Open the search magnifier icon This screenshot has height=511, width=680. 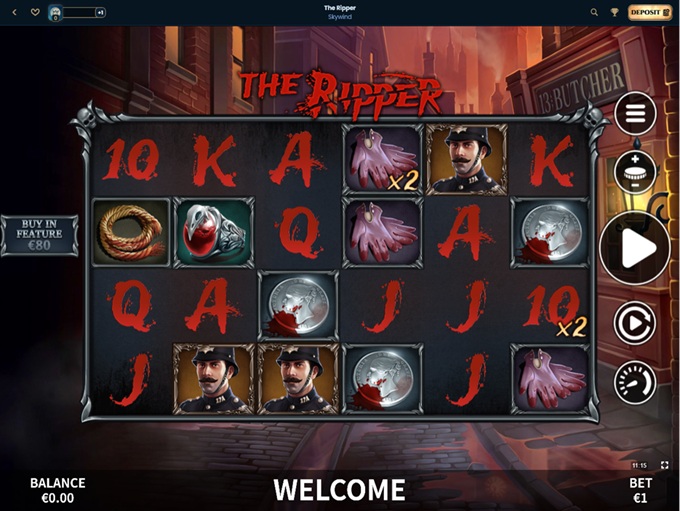click(594, 12)
